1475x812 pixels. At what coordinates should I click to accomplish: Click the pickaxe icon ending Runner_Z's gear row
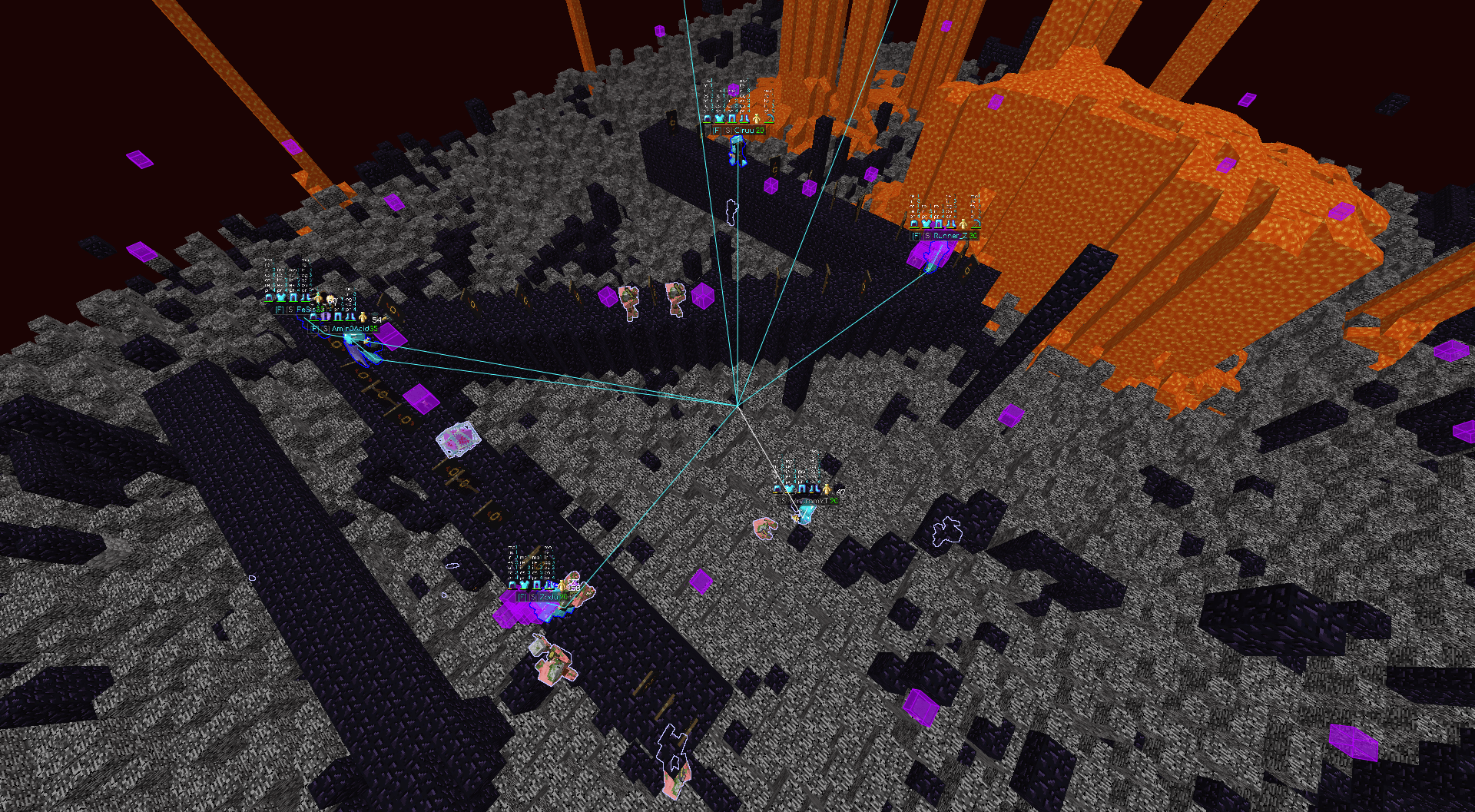click(976, 223)
